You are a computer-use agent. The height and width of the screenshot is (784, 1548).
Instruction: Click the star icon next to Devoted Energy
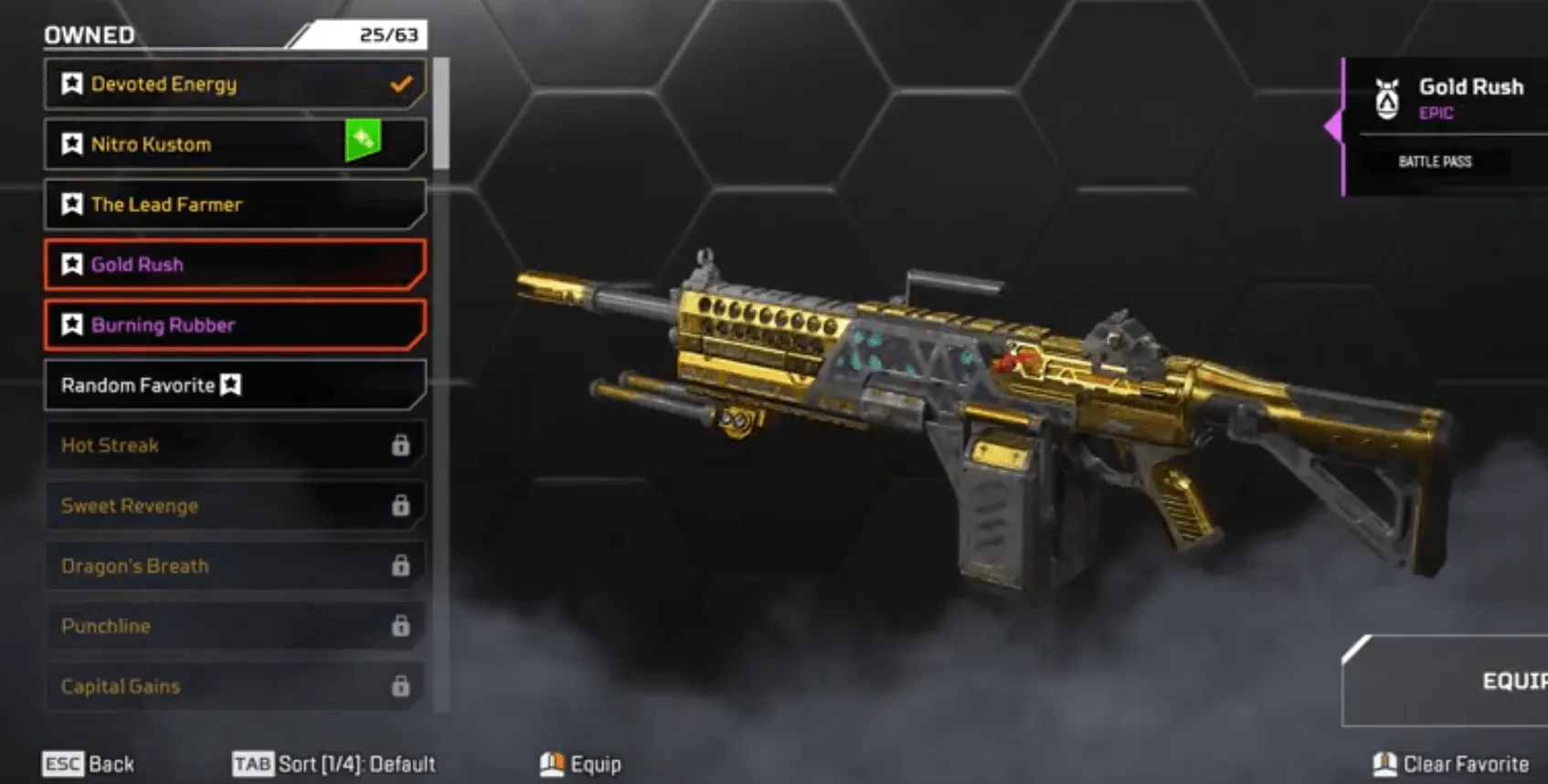(72, 84)
